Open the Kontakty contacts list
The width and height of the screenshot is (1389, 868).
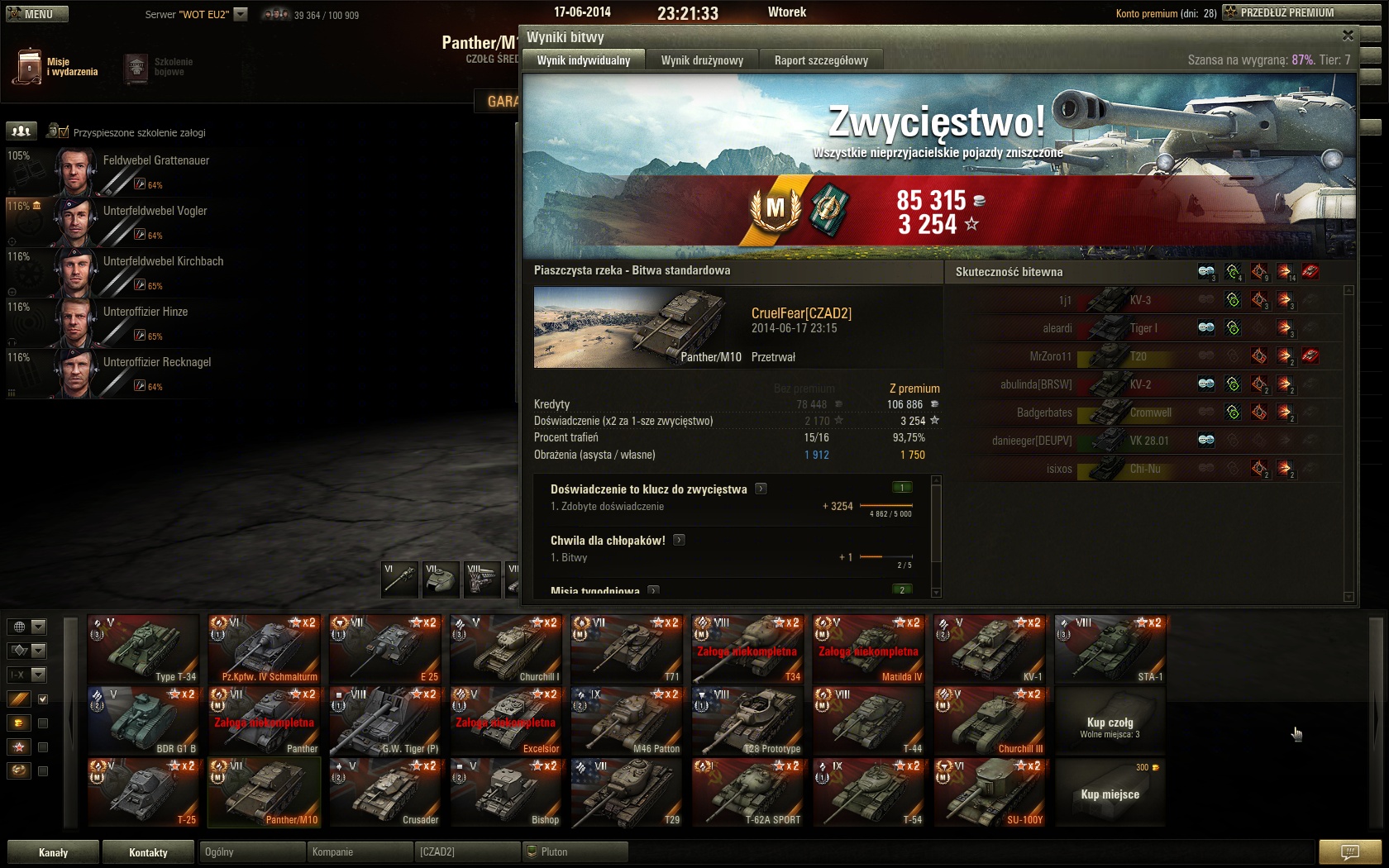coord(149,852)
